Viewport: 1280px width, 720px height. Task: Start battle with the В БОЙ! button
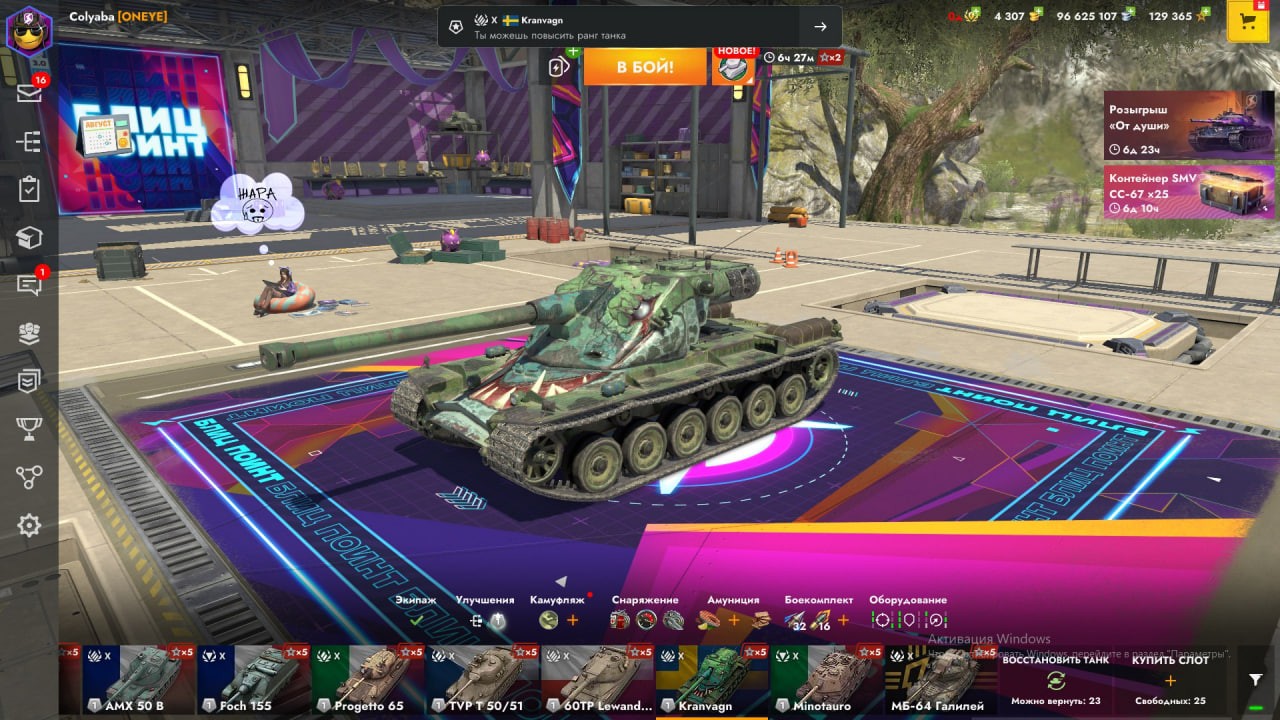click(644, 67)
